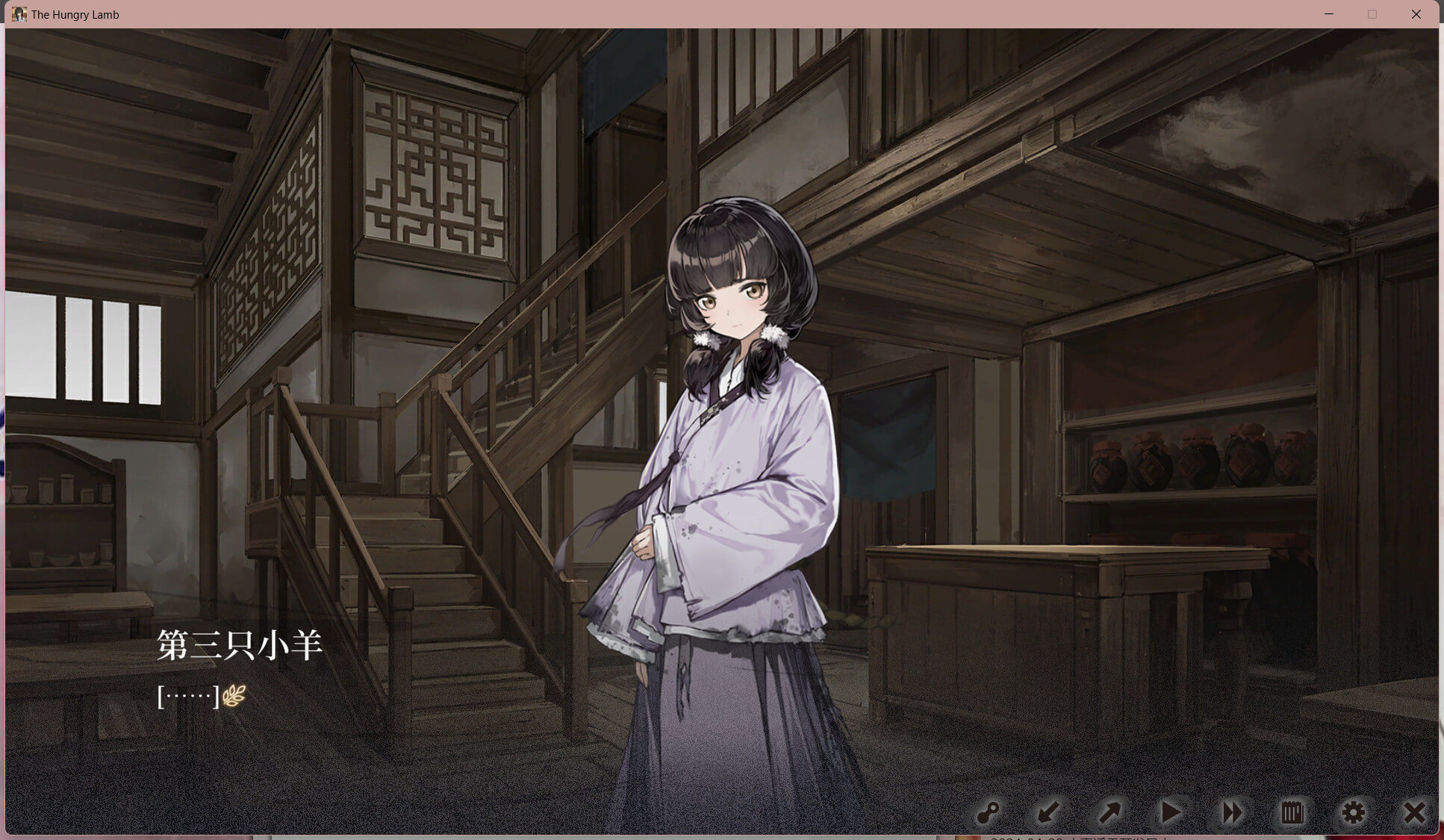Open settings with the gear icon
1444x840 pixels.
(1353, 812)
